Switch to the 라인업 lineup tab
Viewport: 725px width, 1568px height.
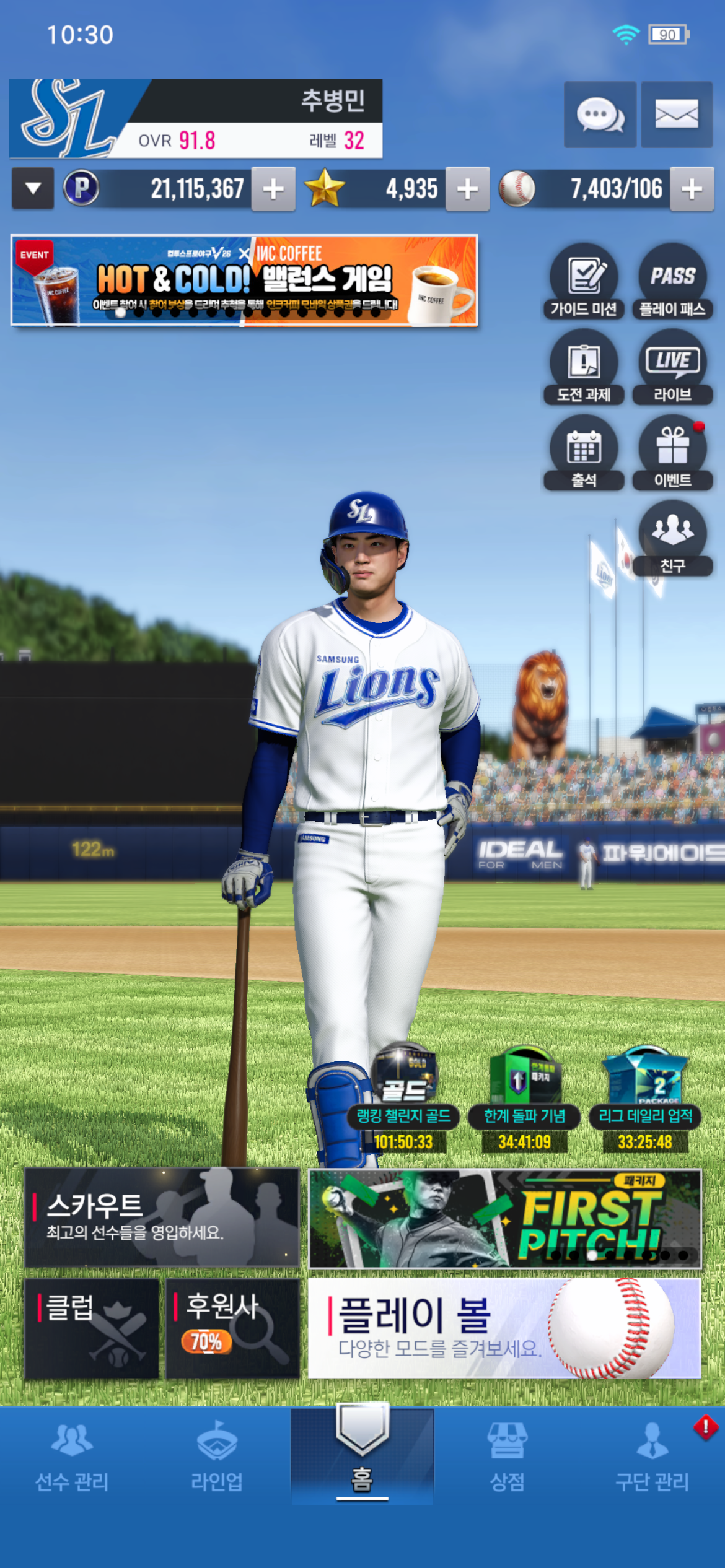point(217,1456)
